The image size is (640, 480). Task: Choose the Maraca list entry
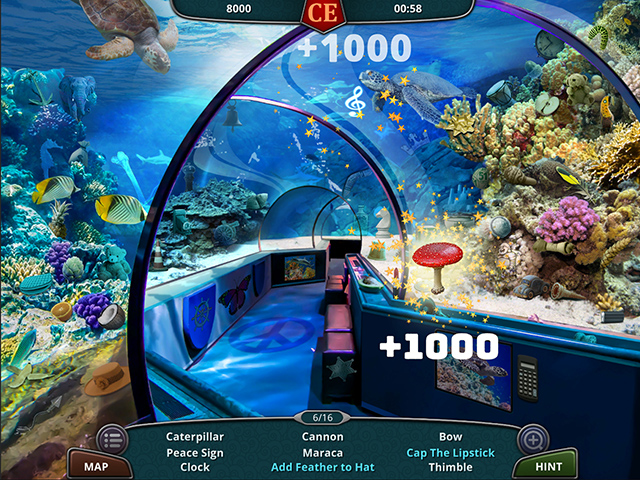[322, 452]
